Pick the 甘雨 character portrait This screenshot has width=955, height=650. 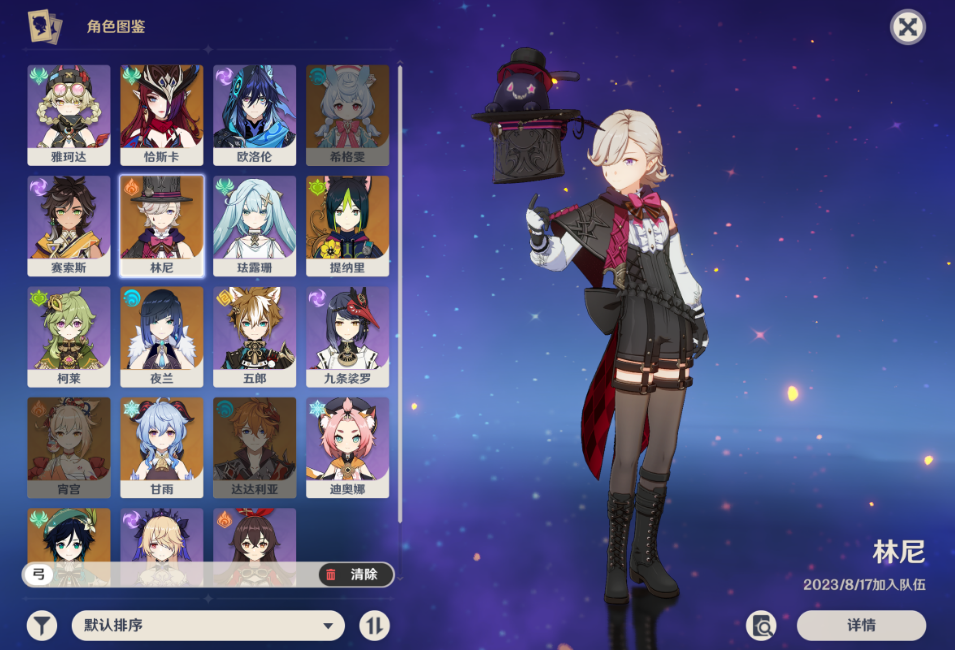coord(162,448)
